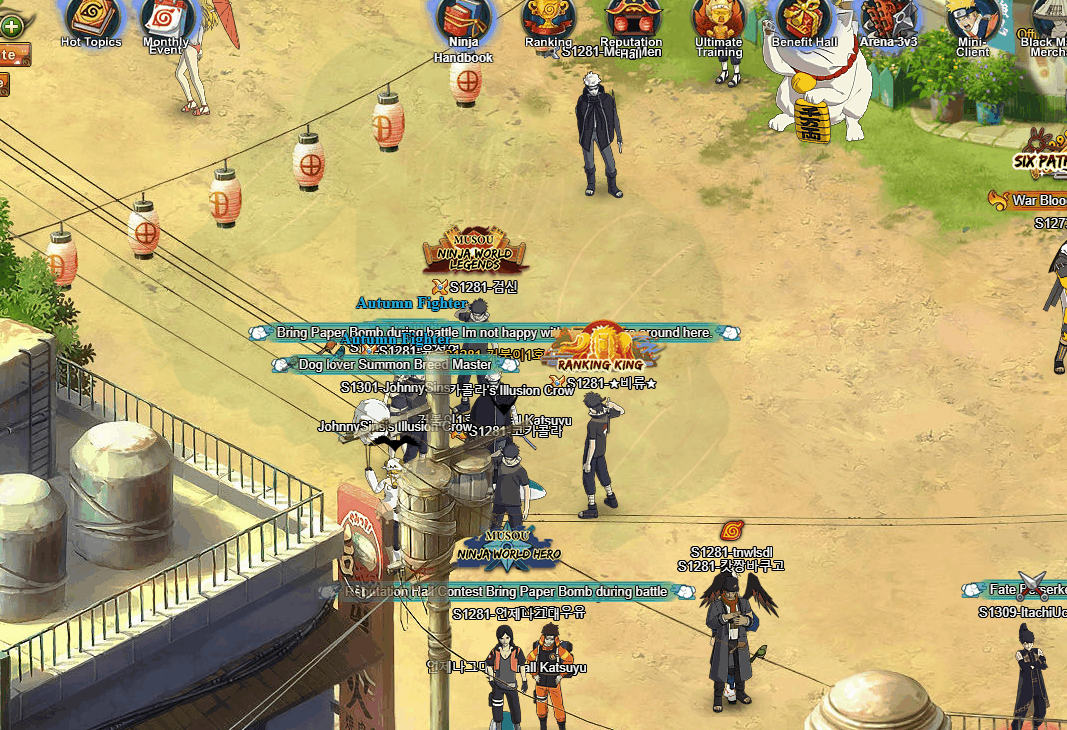Open the Monthly Event calendar icon
Viewport: 1067px width, 730px height.
pyautogui.click(x=166, y=17)
